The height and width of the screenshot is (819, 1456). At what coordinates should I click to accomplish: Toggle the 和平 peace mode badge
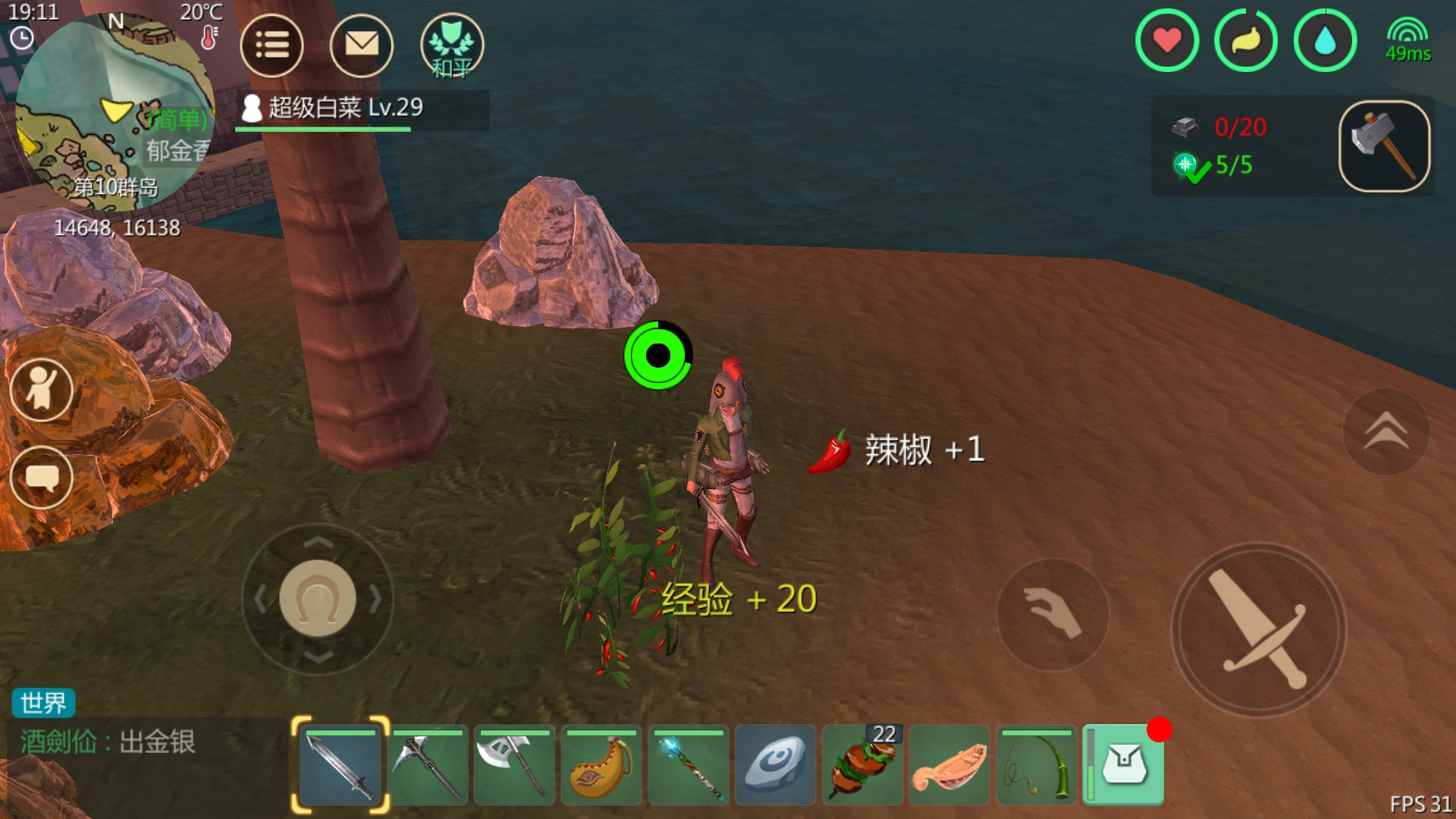click(x=452, y=45)
